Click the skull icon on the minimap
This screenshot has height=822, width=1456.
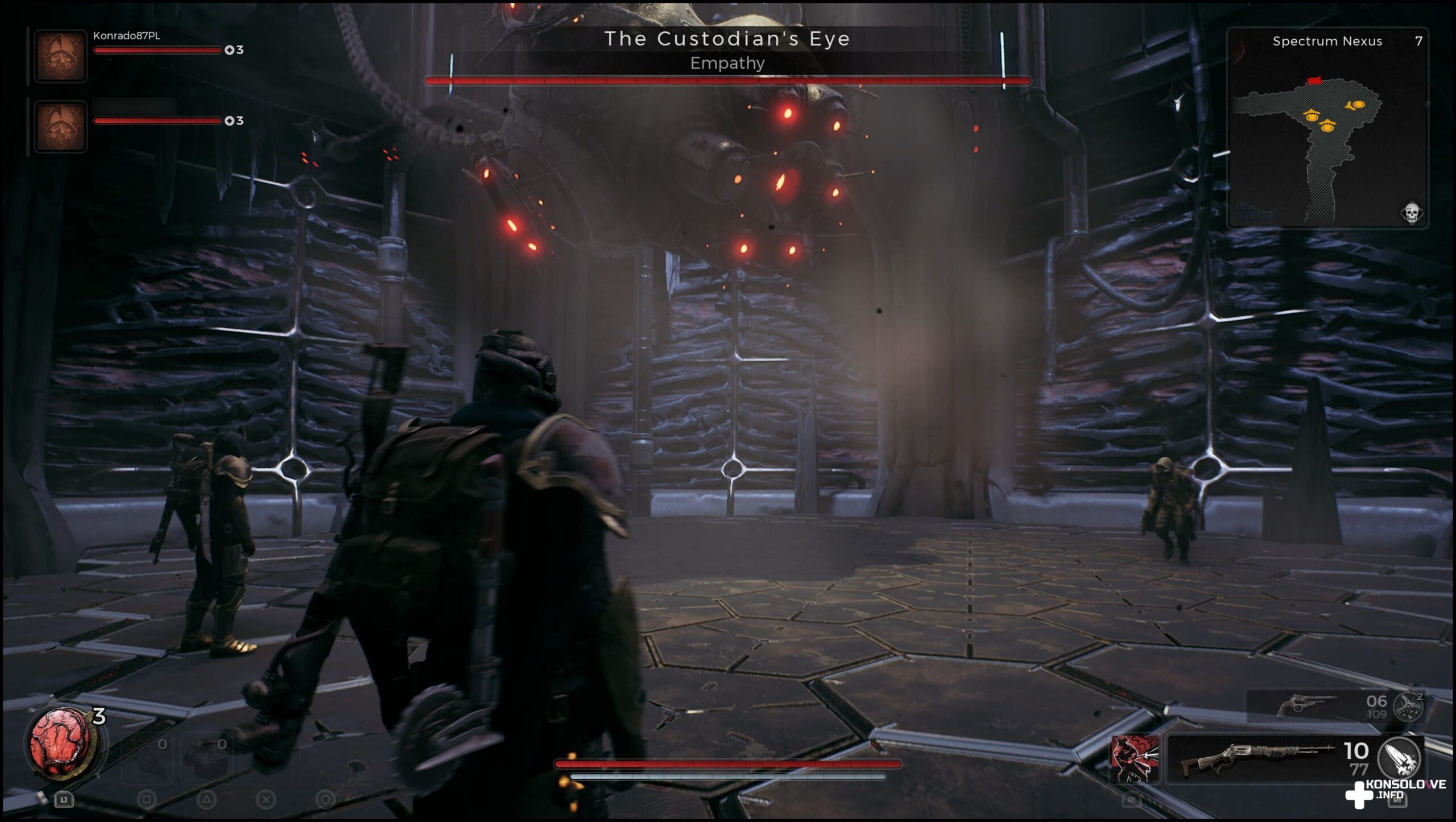click(1411, 213)
